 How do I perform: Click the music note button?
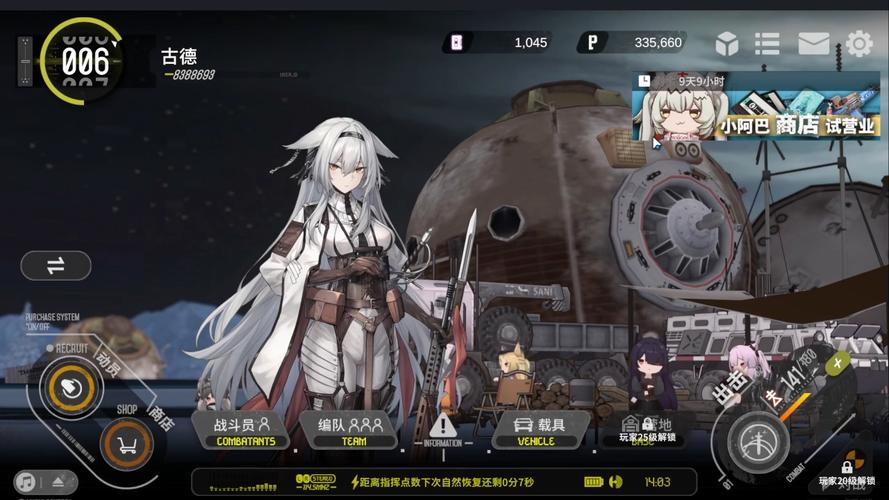click(25, 482)
